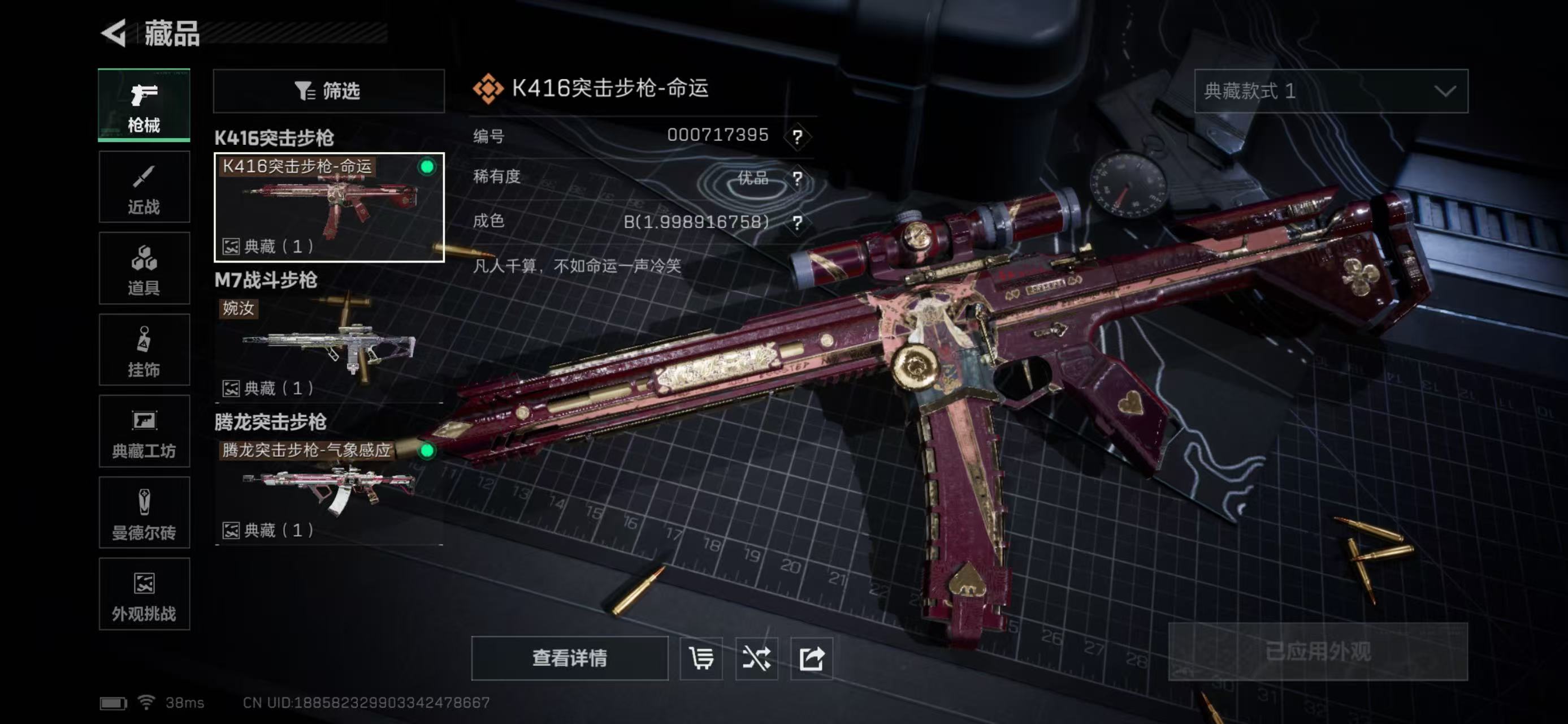Select the K416突击步枪-命运 skin thumbnail

(x=329, y=207)
